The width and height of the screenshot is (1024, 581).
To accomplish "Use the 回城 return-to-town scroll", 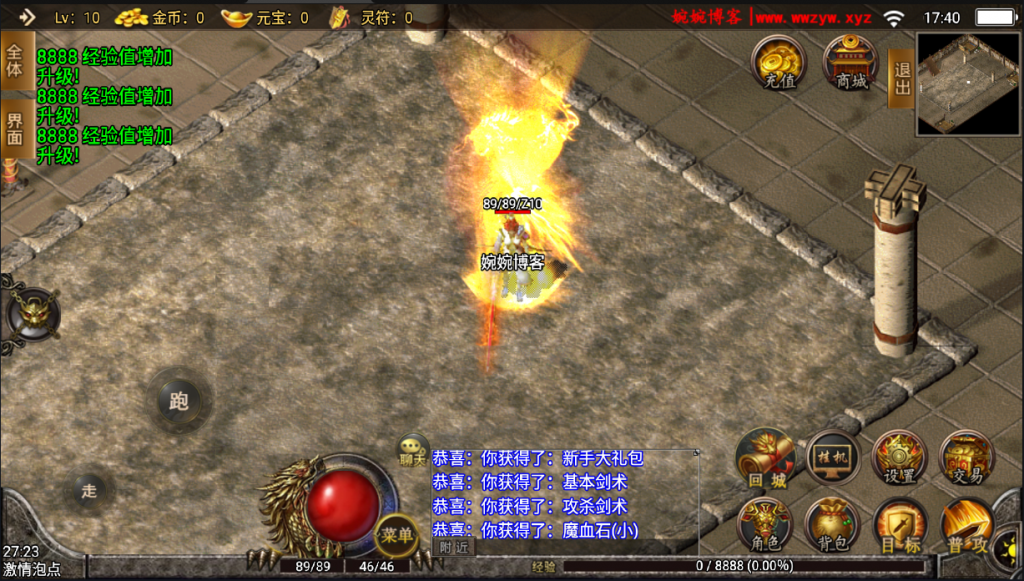I will (x=766, y=460).
